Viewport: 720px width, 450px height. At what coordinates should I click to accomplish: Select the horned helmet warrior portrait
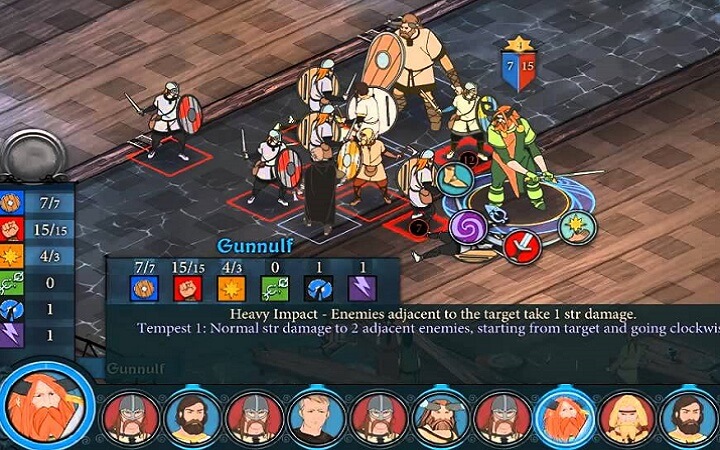click(440, 416)
